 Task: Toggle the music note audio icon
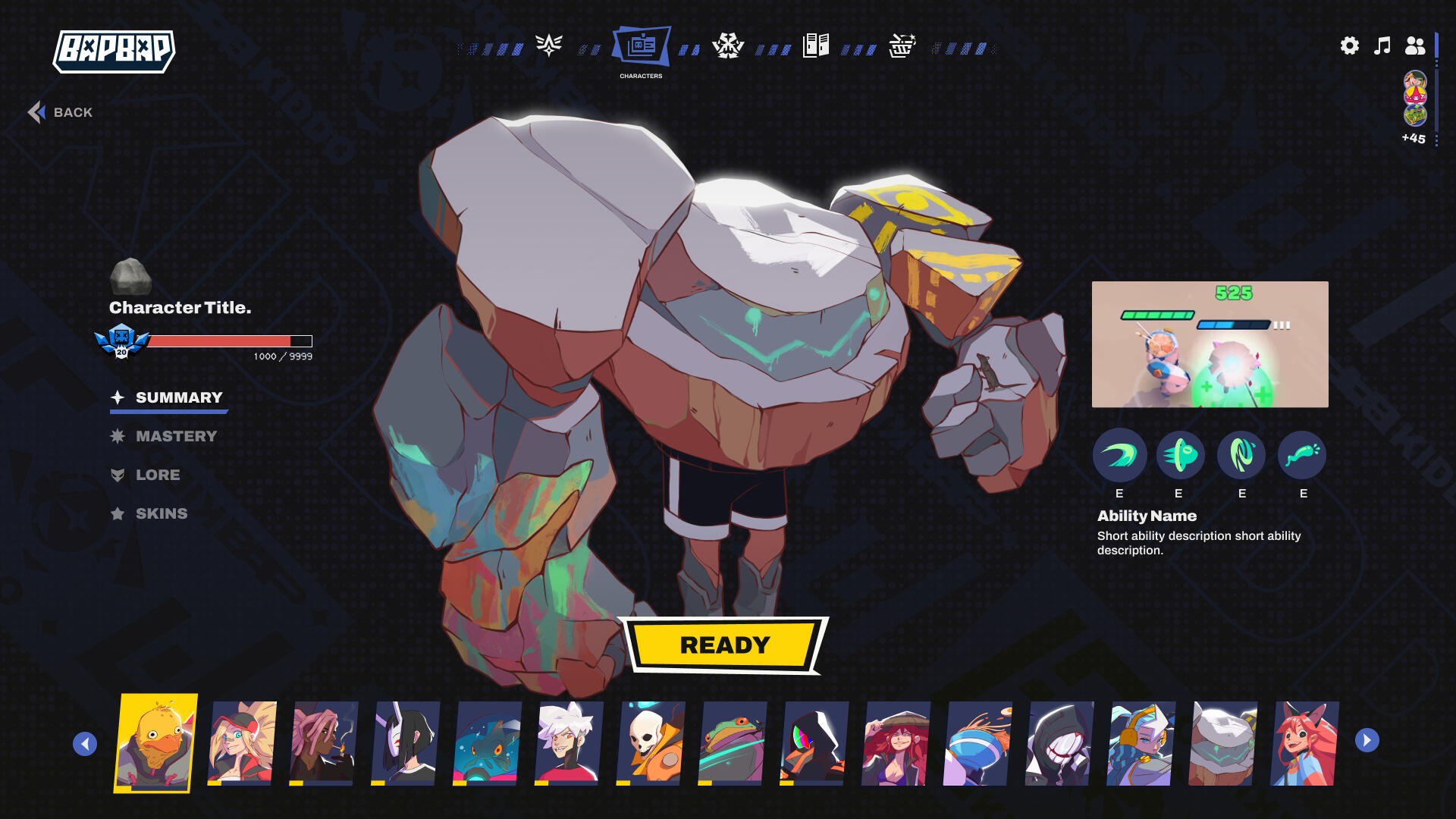click(x=1382, y=46)
